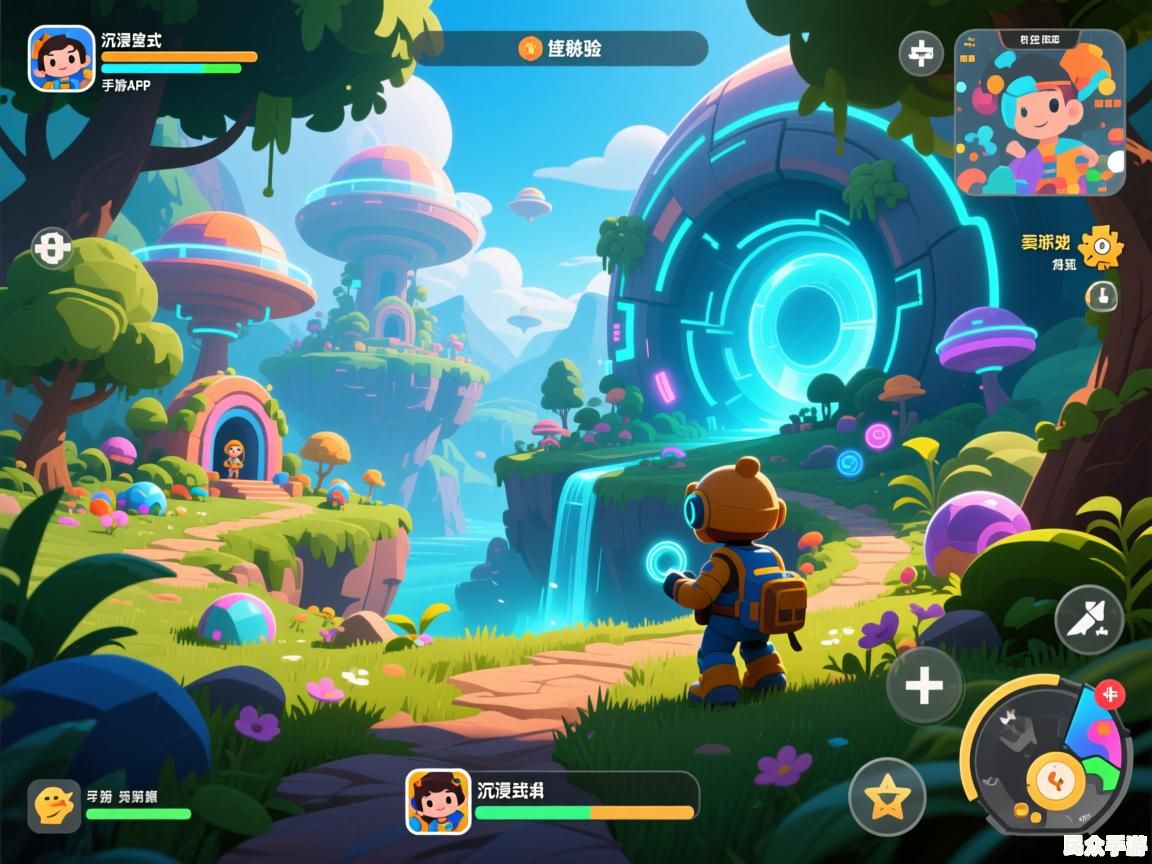Click the round plus button beside the minimap
This screenshot has height=864, width=1152.
pyautogui.click(x=921, y=54)
